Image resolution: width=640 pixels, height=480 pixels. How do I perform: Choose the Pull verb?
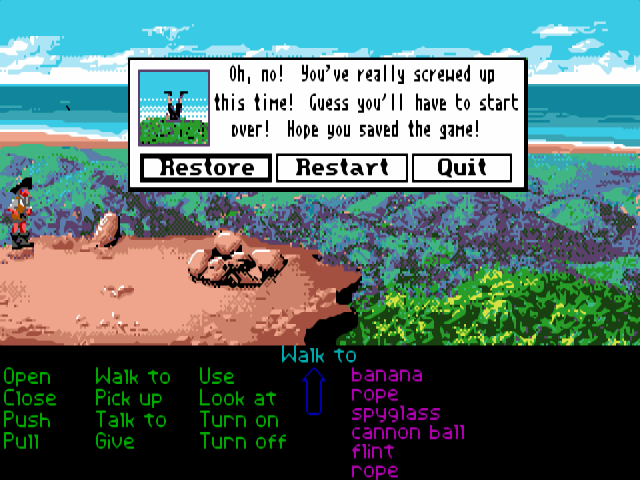coord(24,440)
